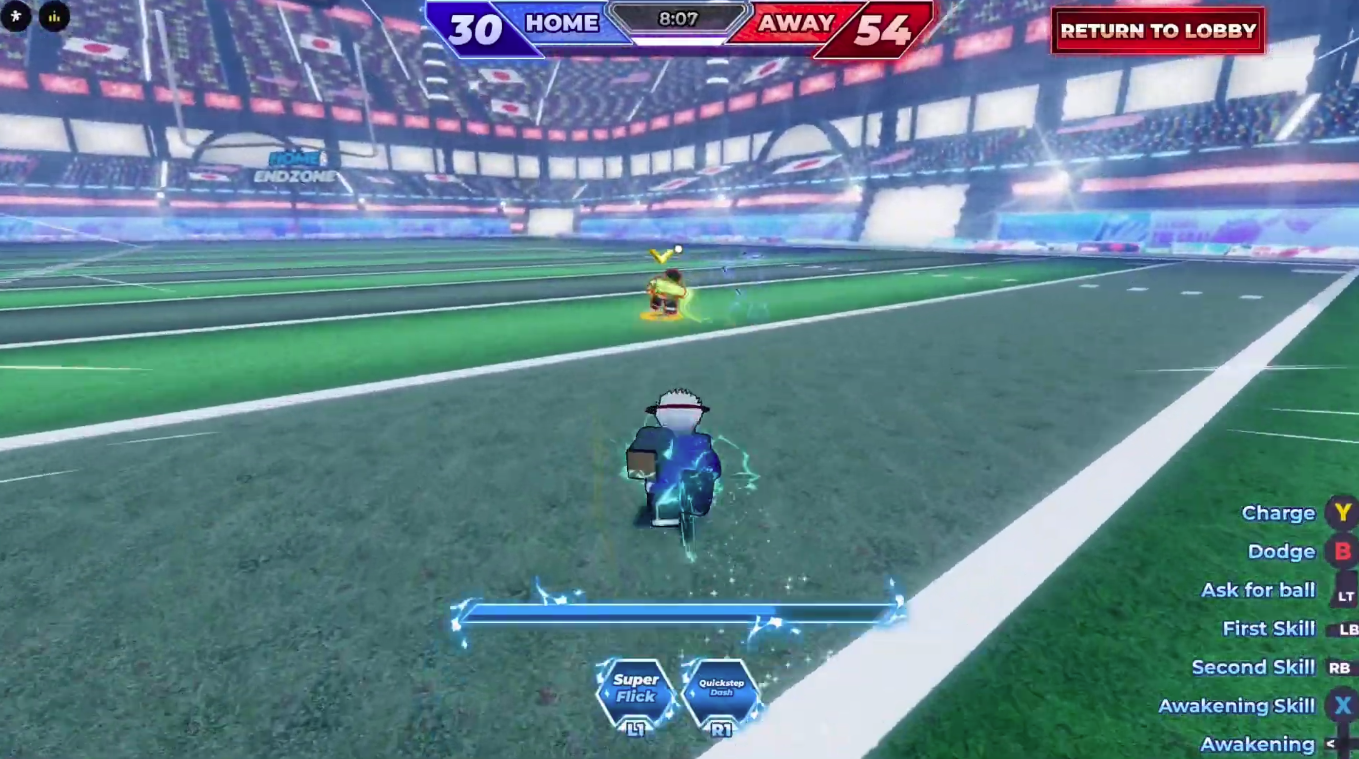Screen dimensions: 1359x759
Task: Open the character emotes icon top-left
Action: [x=15, y=17]
